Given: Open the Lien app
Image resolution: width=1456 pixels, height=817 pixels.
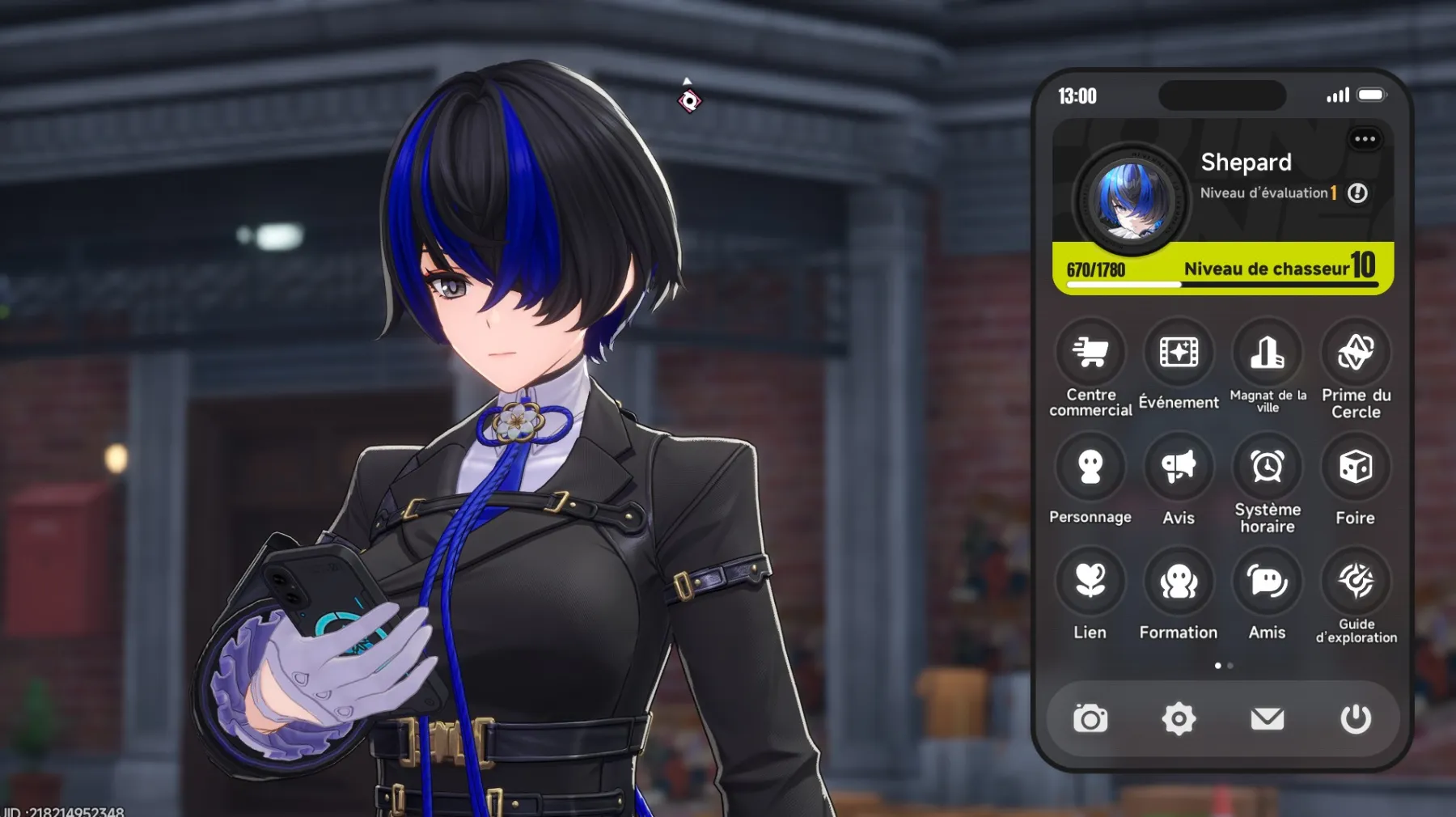Looking at the screenshot, I should [x=1090, y=581].
